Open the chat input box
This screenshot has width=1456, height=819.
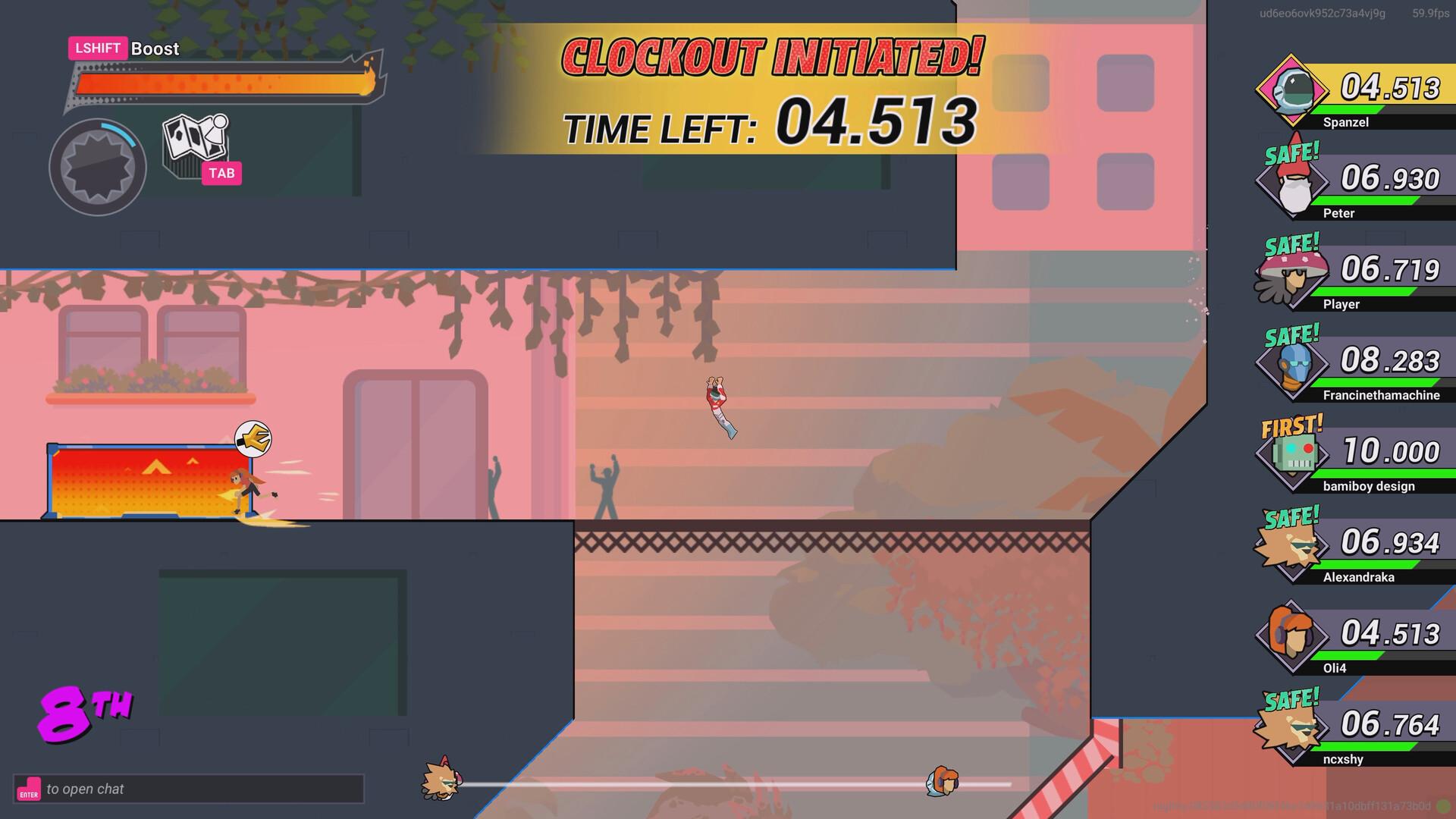[x=188, y=789]
